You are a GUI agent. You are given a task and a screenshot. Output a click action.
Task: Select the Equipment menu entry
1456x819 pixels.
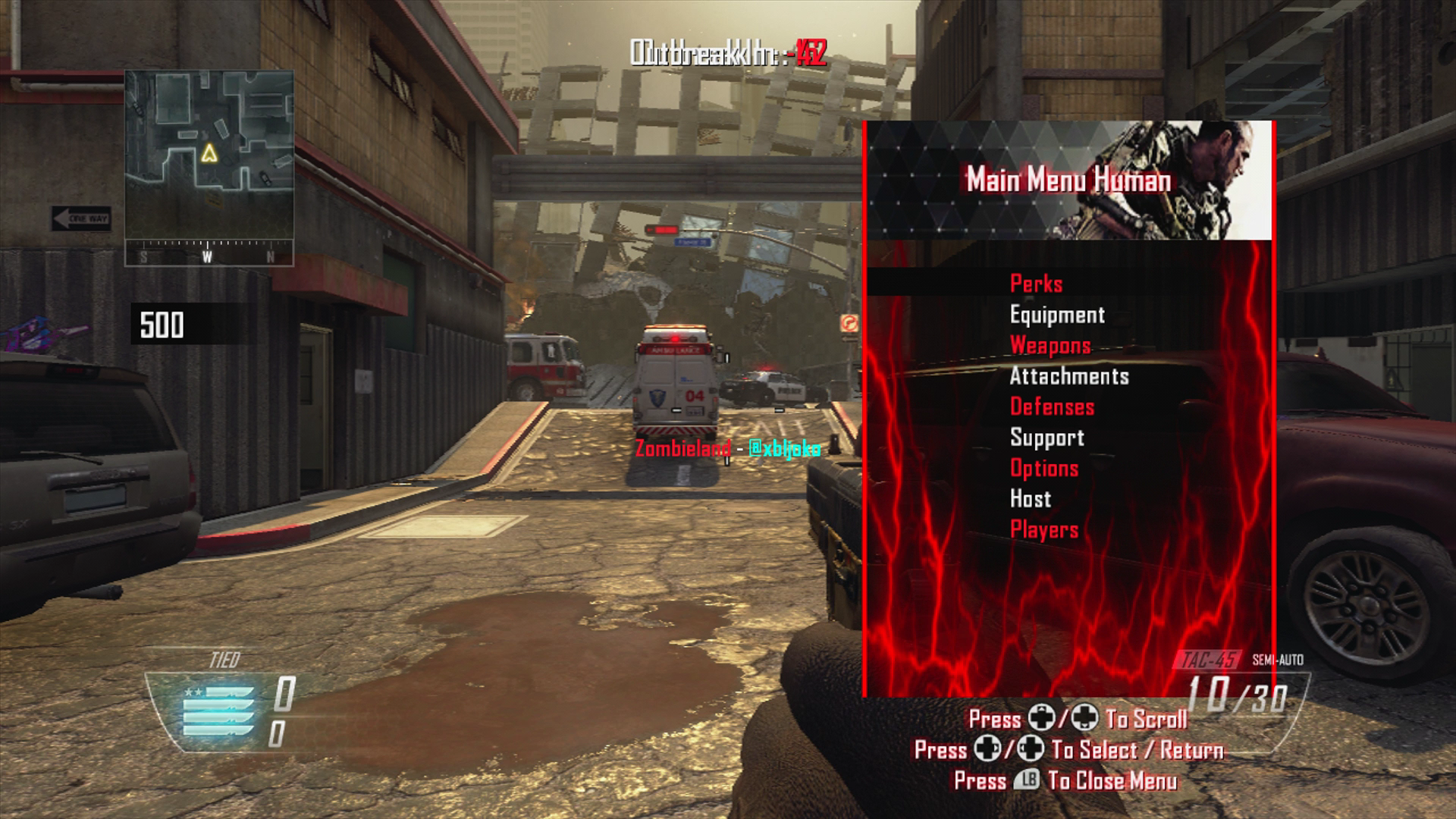1057,315
